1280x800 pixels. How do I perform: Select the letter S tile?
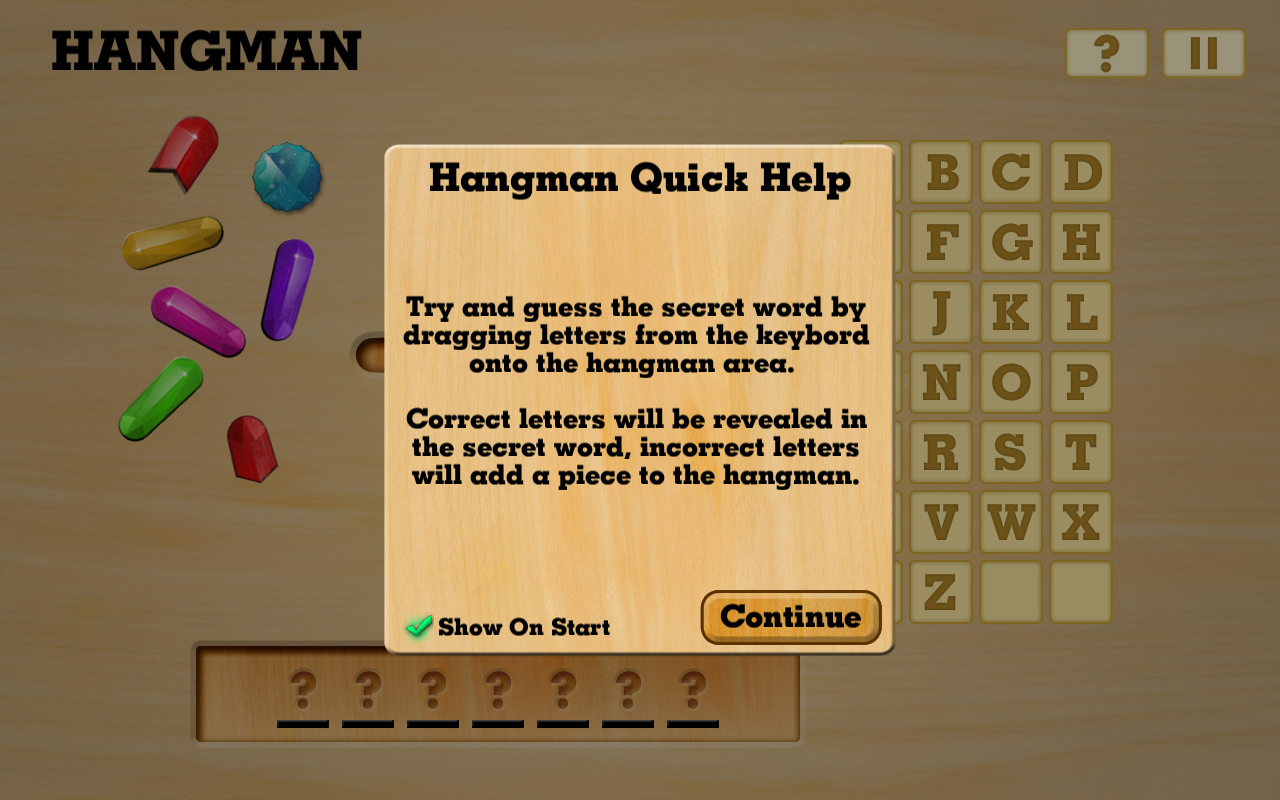tap(1010, 452)
